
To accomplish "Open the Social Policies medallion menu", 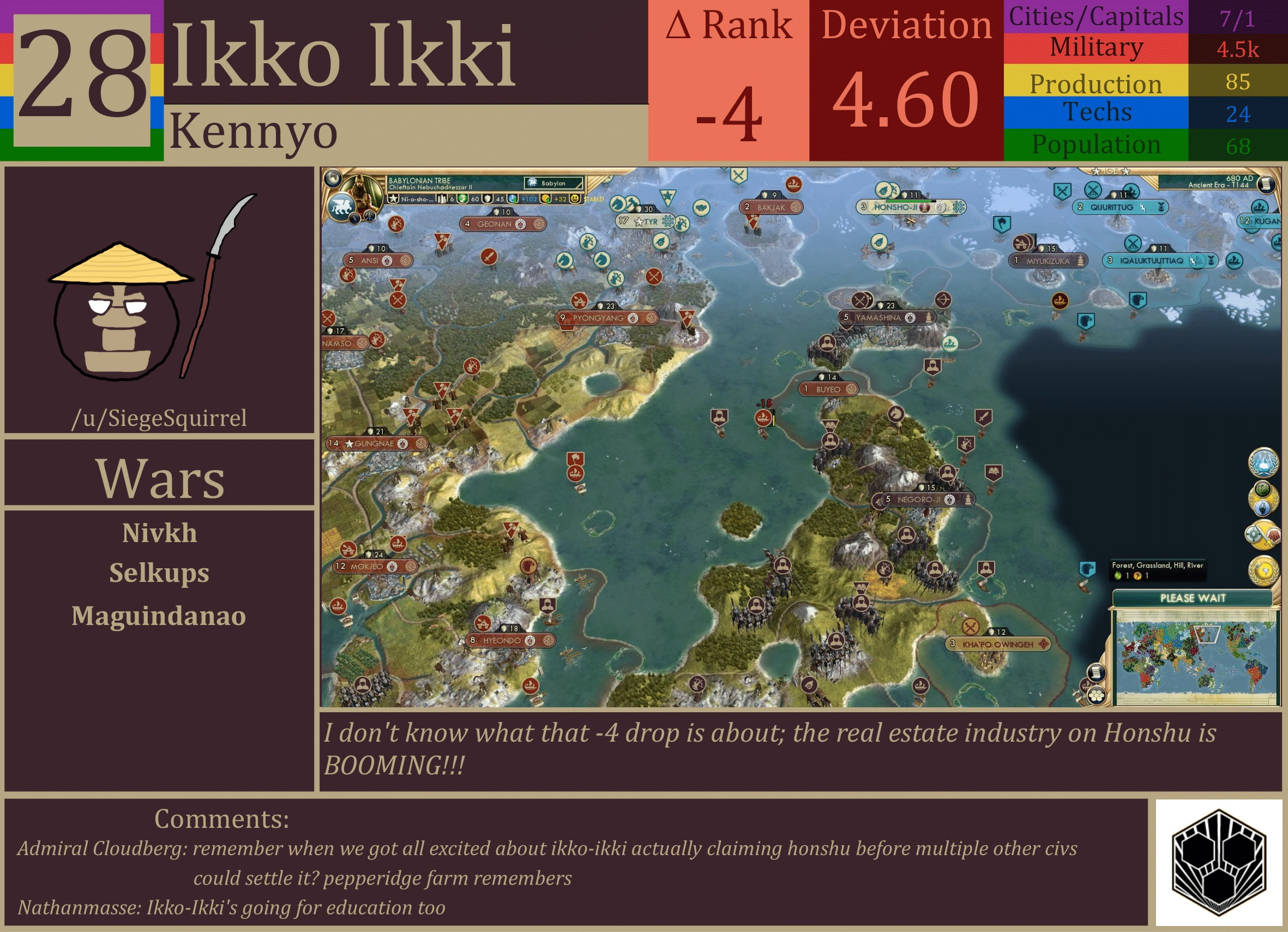I will pos(1263,498).
